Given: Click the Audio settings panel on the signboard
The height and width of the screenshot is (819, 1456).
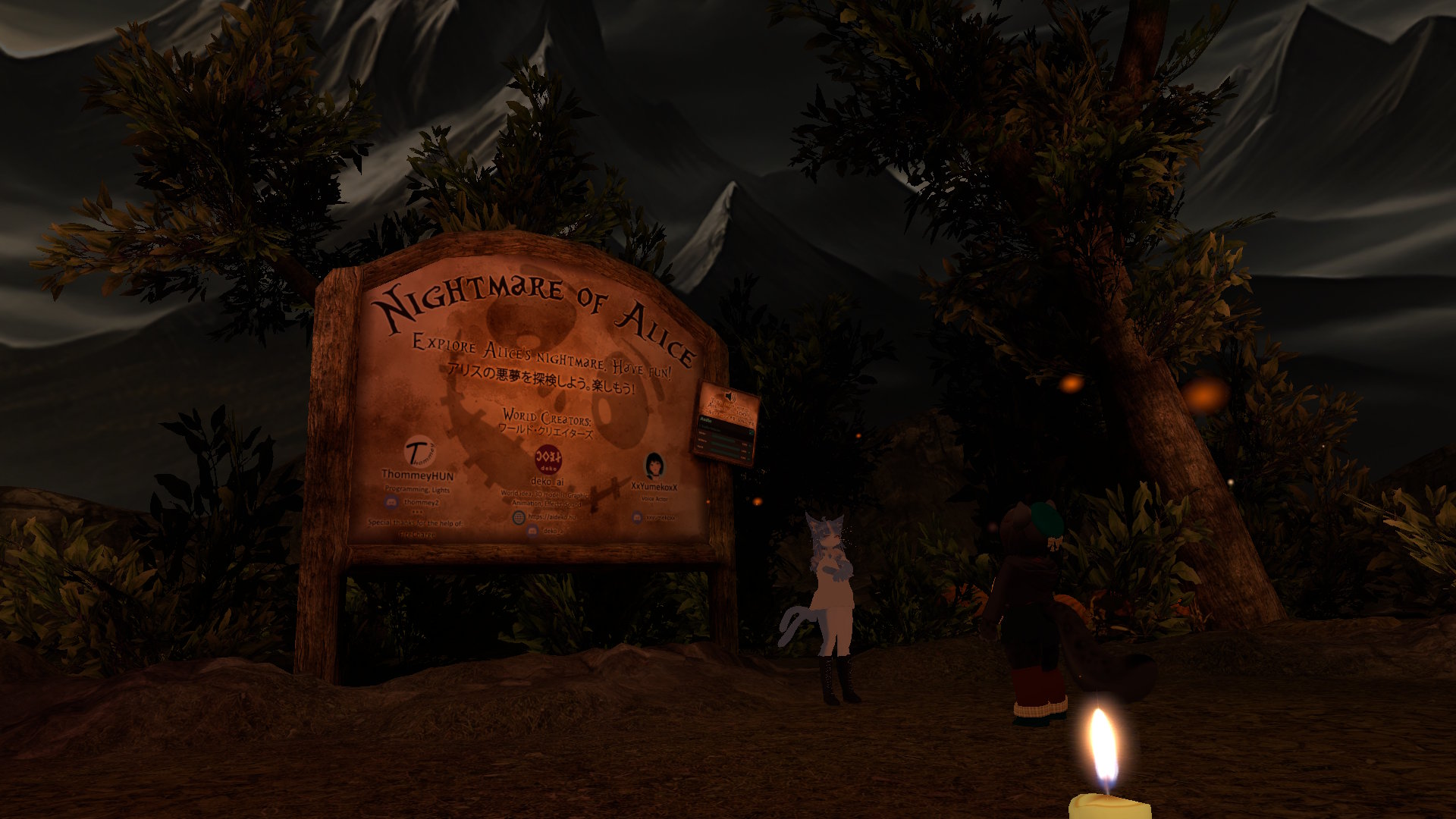Looking at the screenshot, I should click(724, 439).
